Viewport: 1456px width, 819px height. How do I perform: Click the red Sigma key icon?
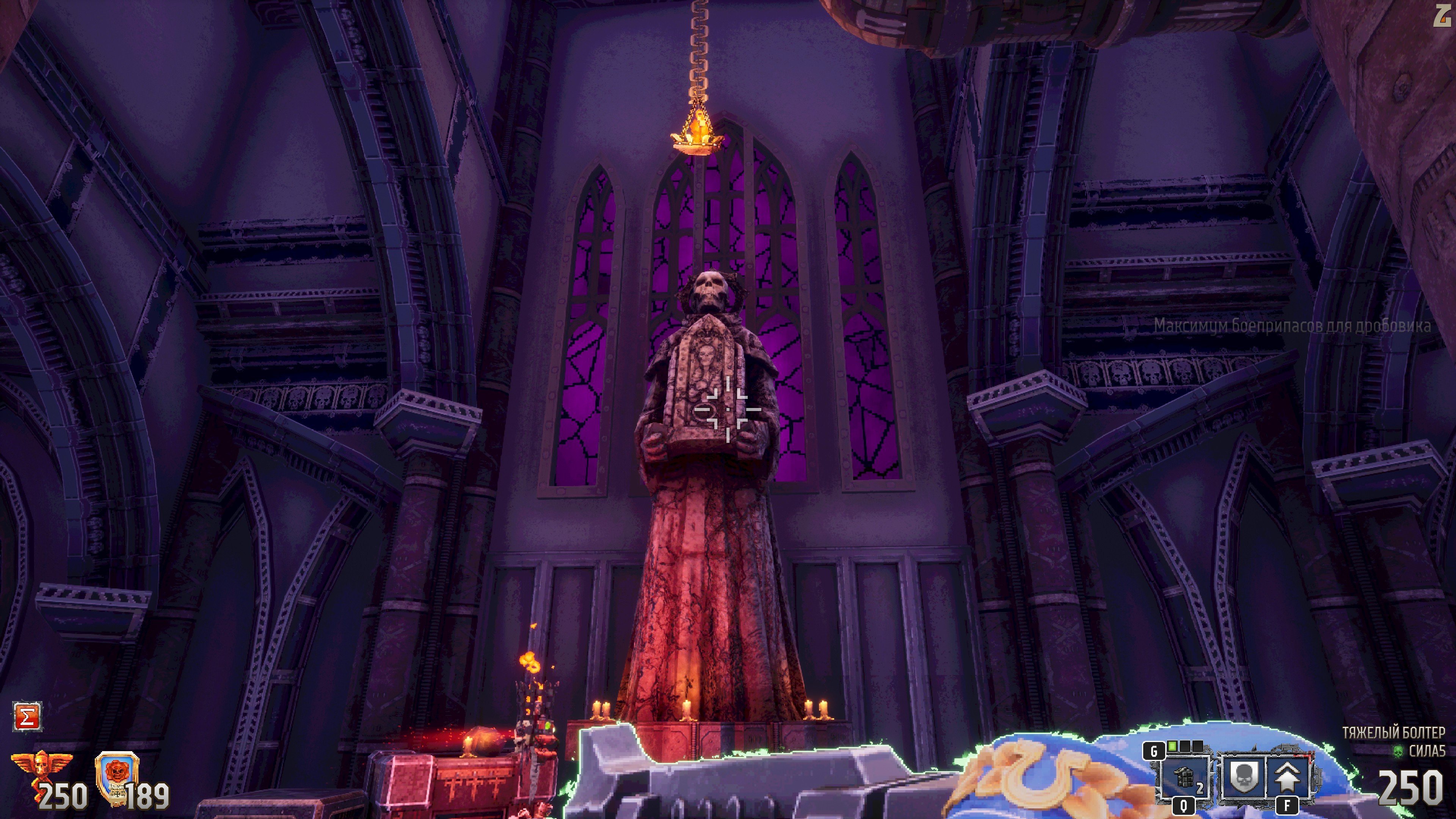(x=27, y=717)
